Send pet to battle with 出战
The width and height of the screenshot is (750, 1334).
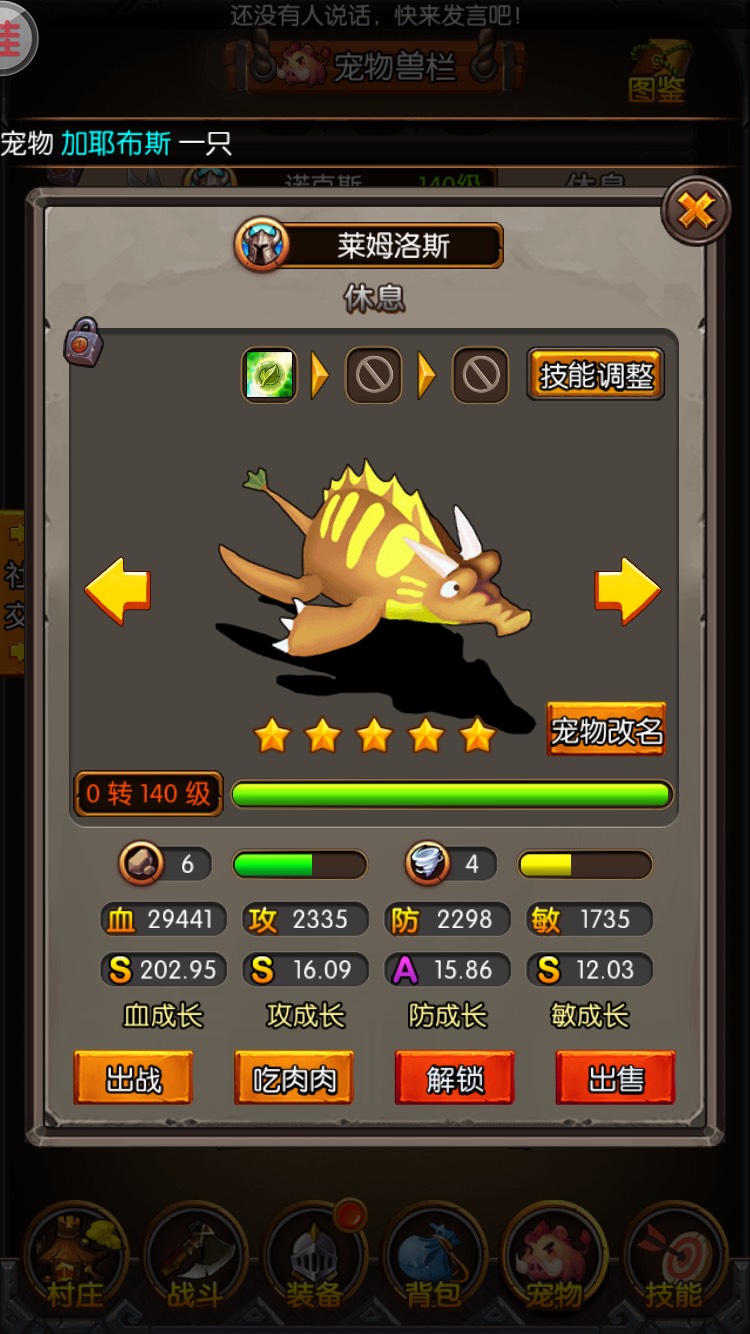[x=133, y=1078]
